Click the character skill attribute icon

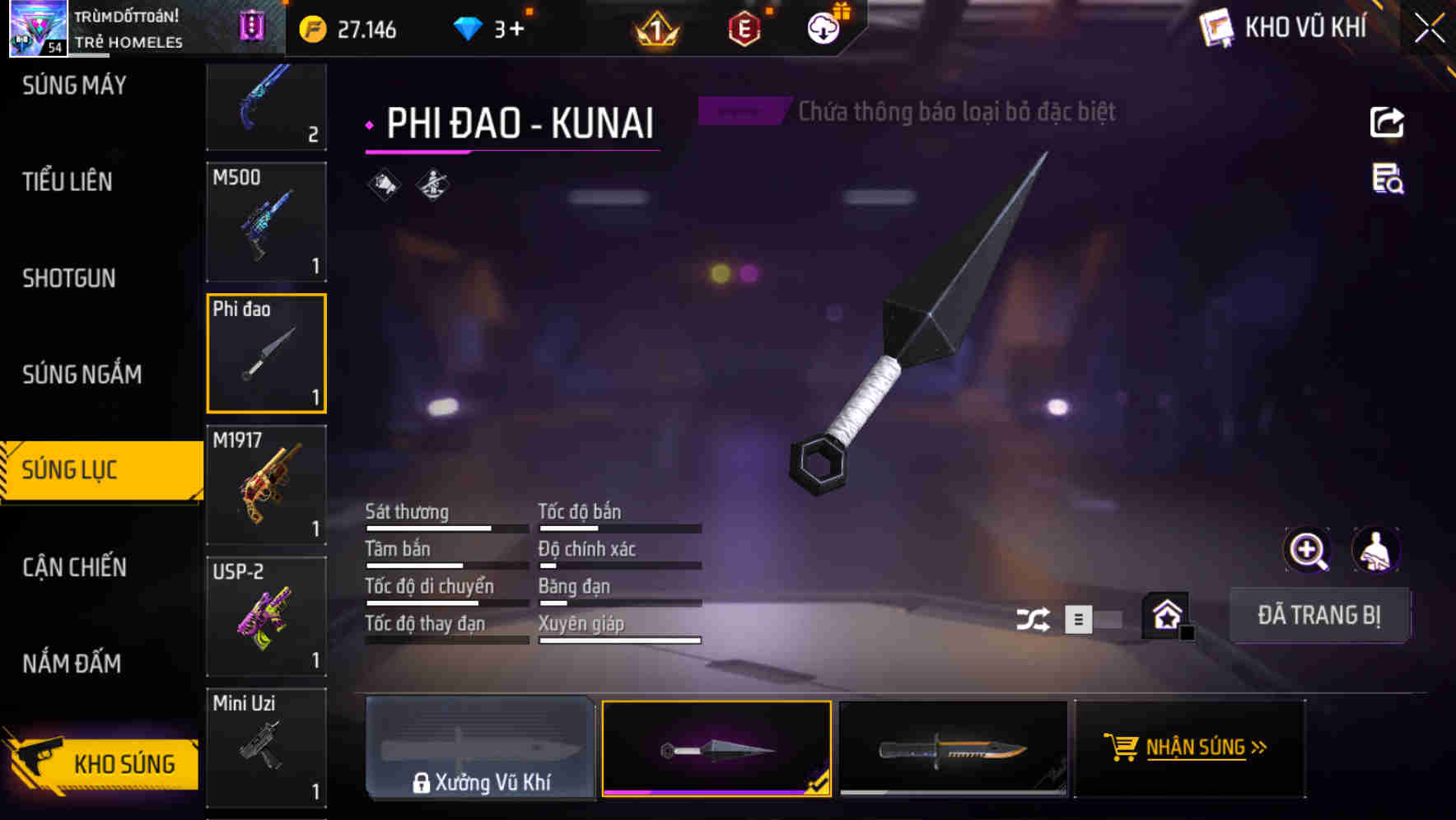coord(431,186)
